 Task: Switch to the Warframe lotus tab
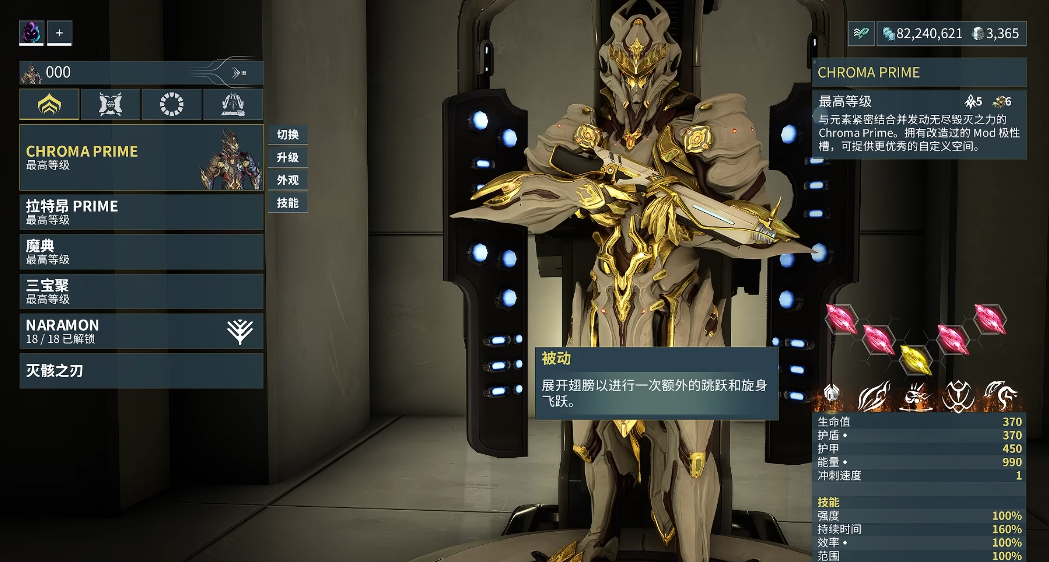tap(49, 104)
